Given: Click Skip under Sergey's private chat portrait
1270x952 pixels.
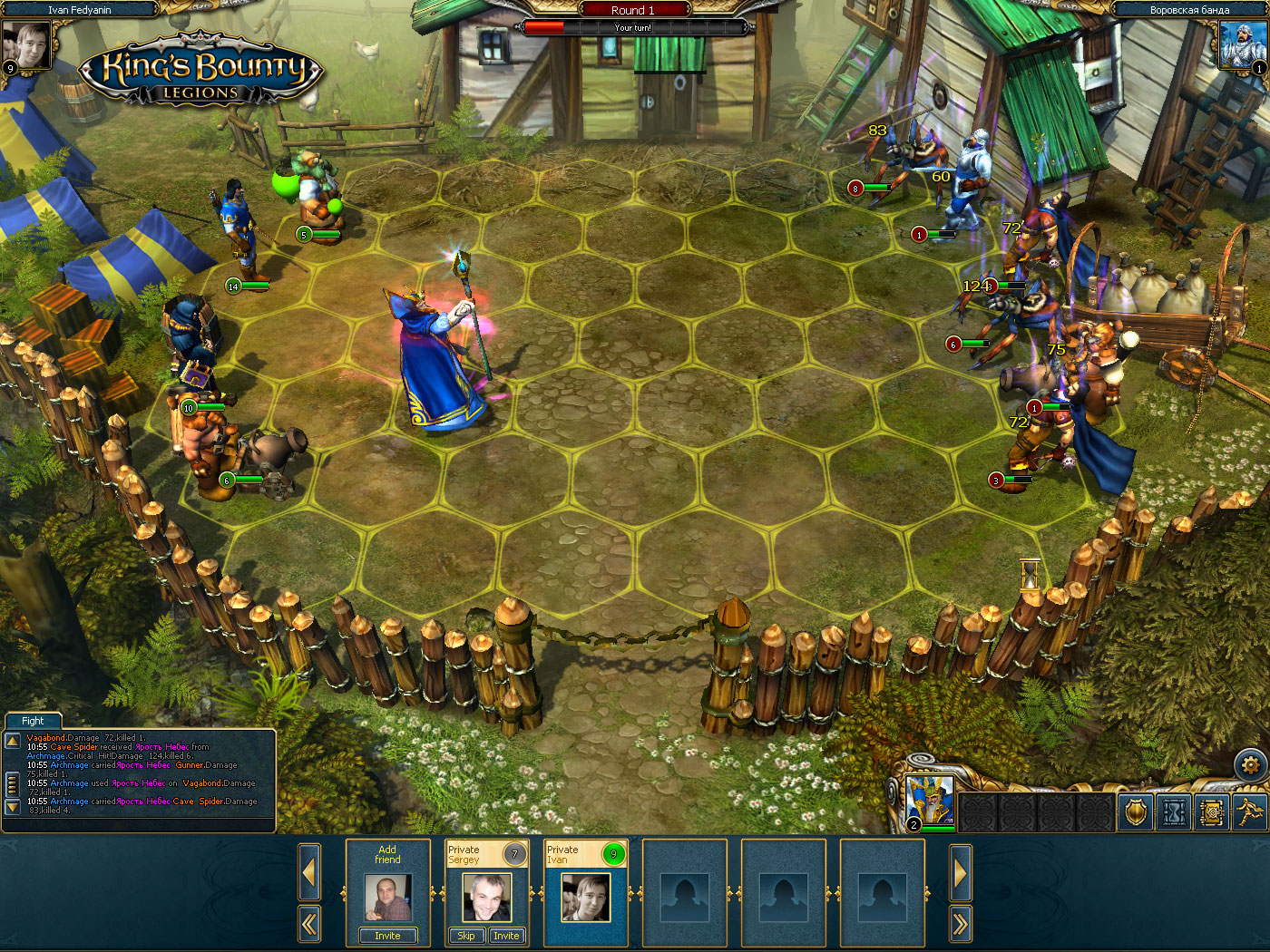Looking at the screenshot, I should click(465, 935).
